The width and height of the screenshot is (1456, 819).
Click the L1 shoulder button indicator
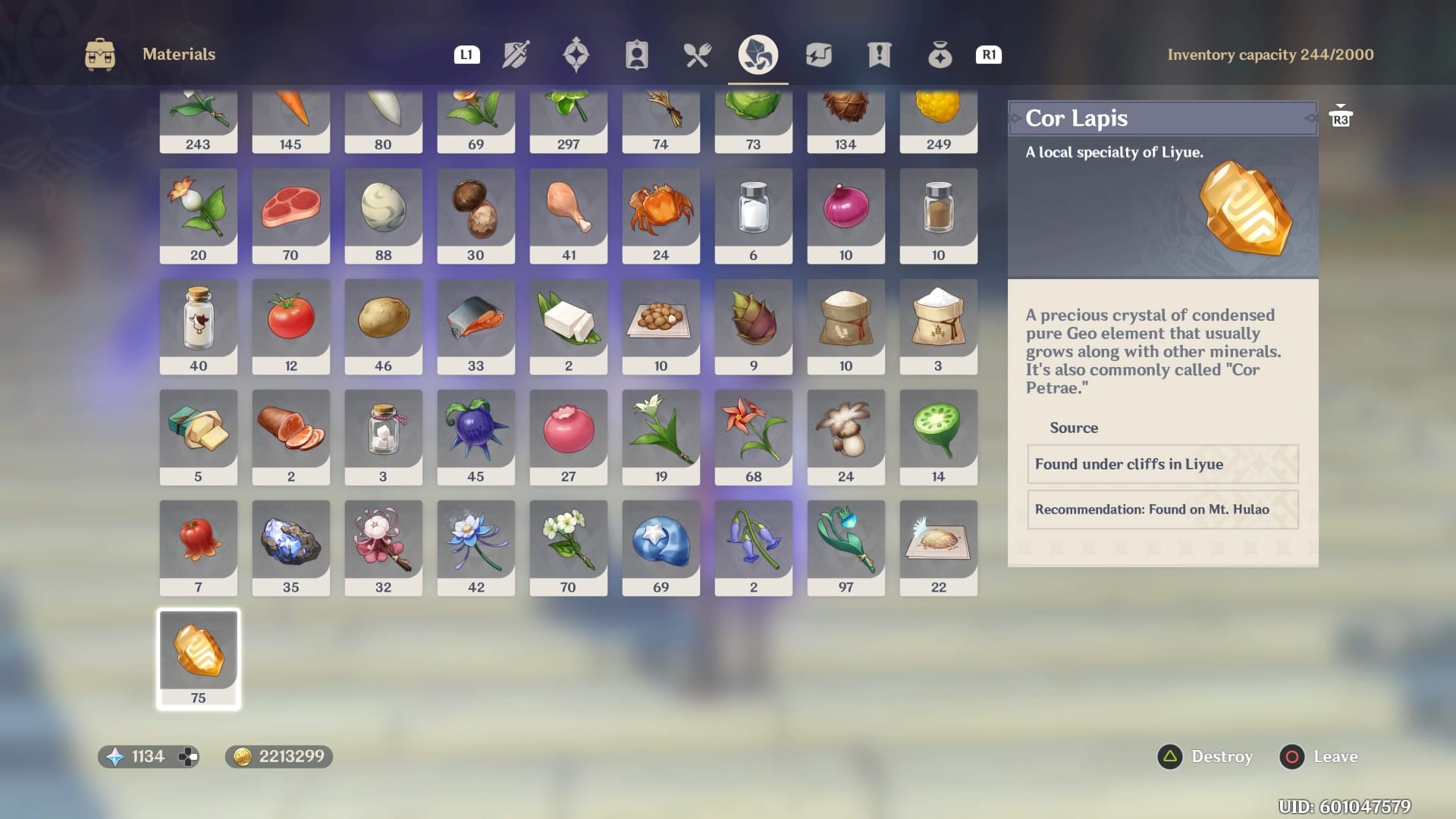click(x=466, y=55)
